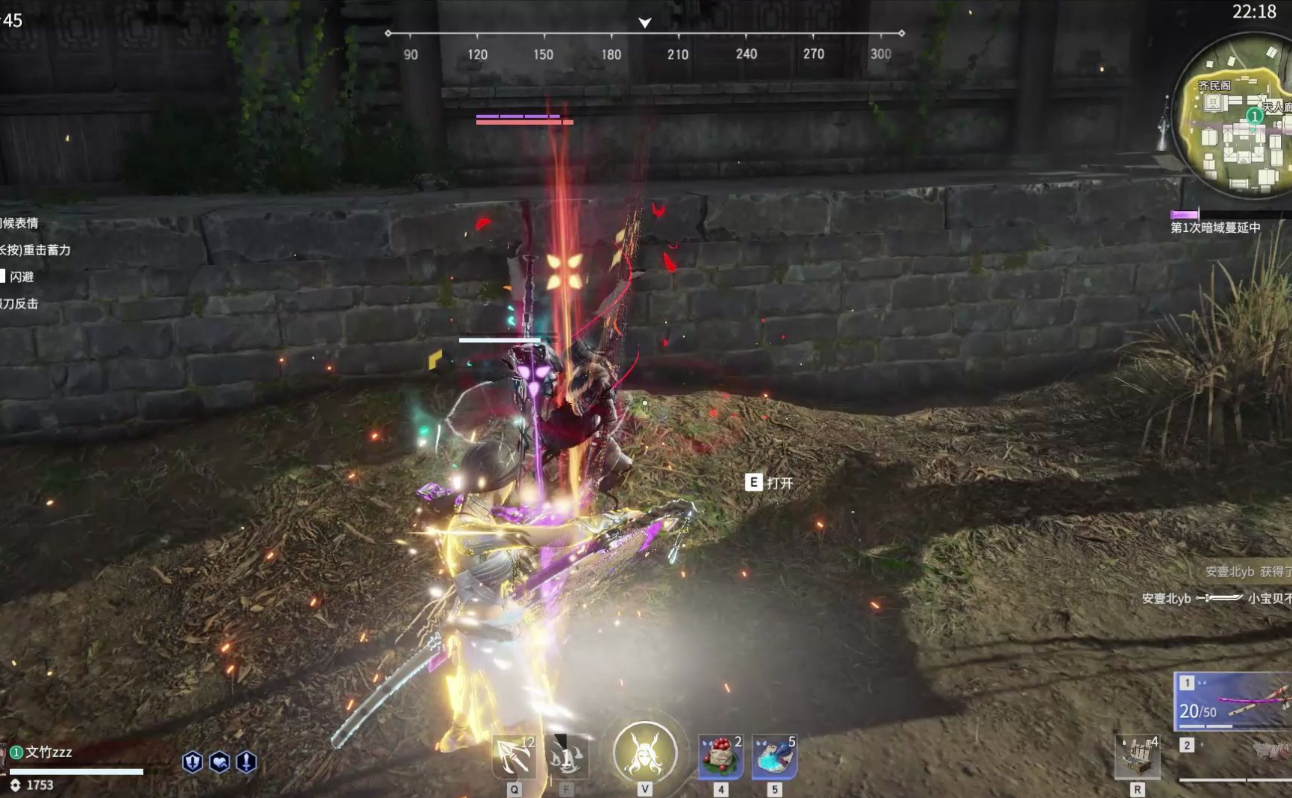Use the blue armor powder item
The image size is (1292, 798).
click(774, 757)
